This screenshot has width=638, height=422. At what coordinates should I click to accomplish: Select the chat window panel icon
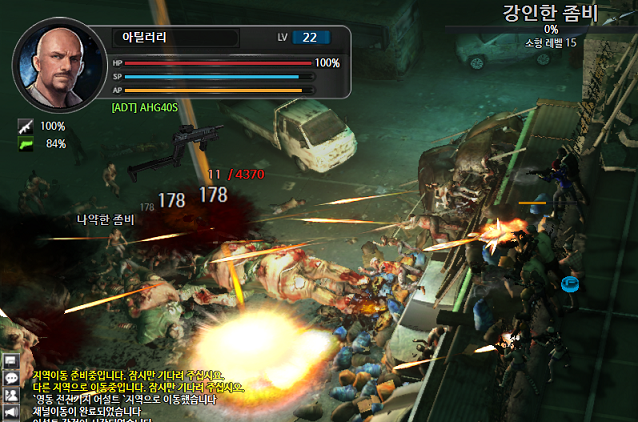point(11,361)
